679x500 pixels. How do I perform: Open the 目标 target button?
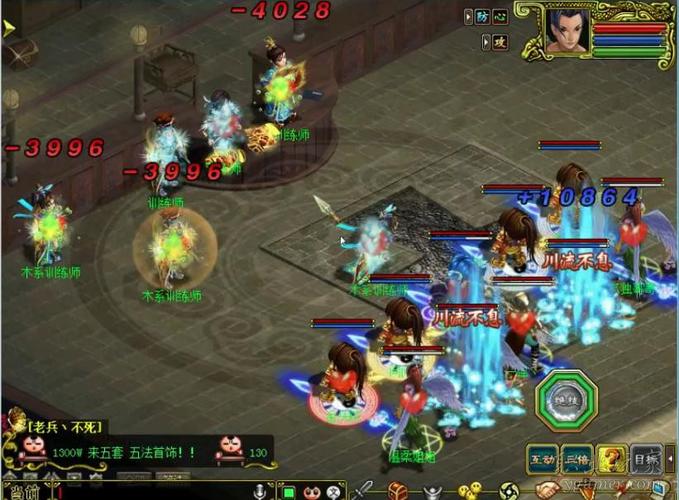647,459
